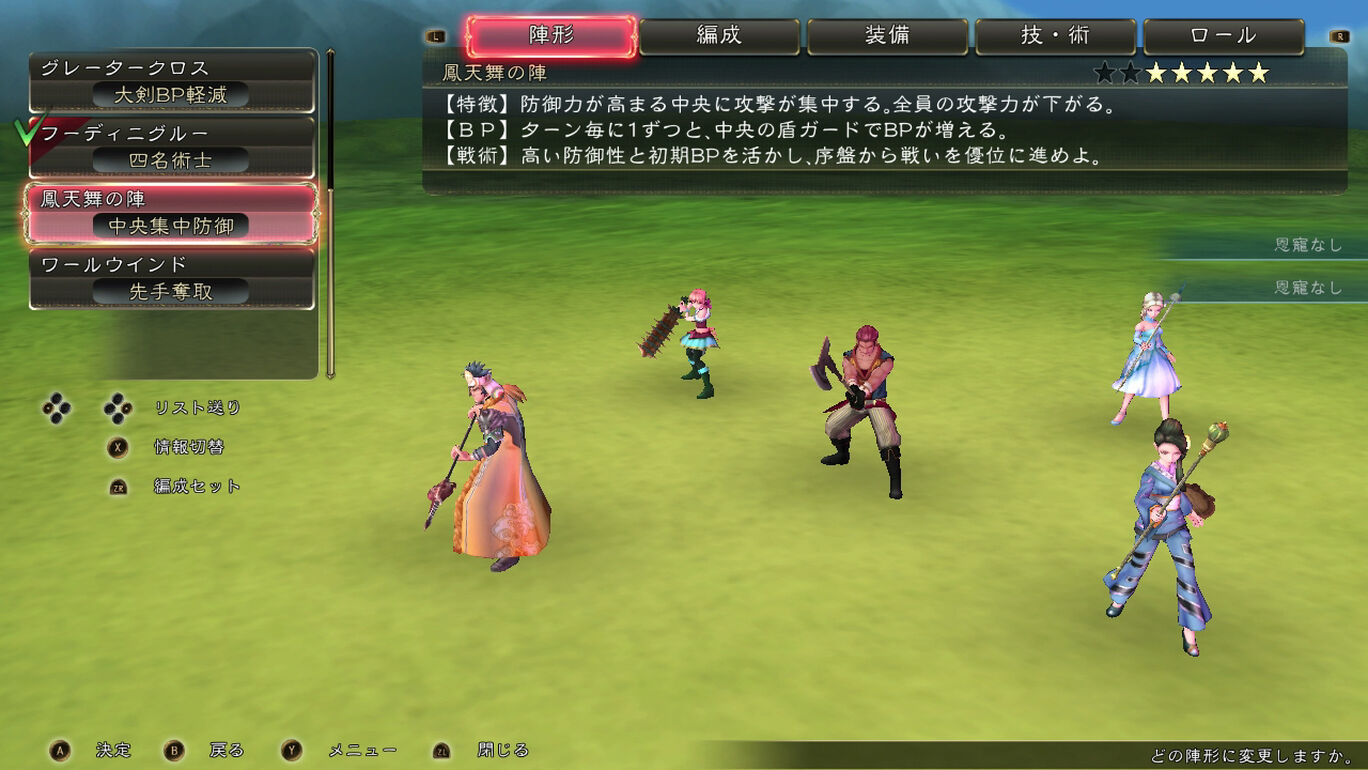Image resolution: width=1368 pixels, height=770 pixels.
Task: Show the ロール tab
Action: click(x=1223, y=36)
